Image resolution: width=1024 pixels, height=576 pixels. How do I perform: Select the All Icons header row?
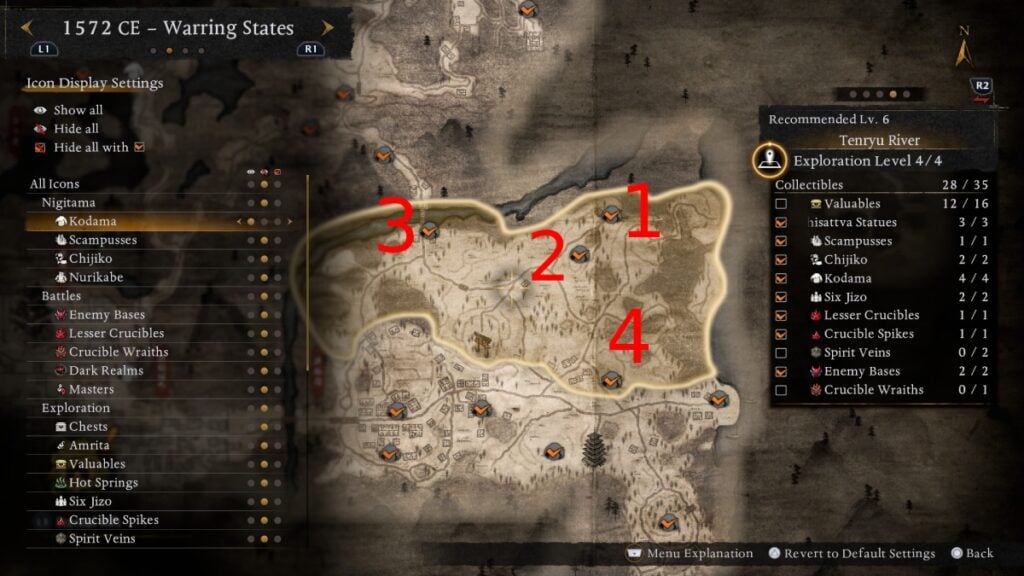55,184
